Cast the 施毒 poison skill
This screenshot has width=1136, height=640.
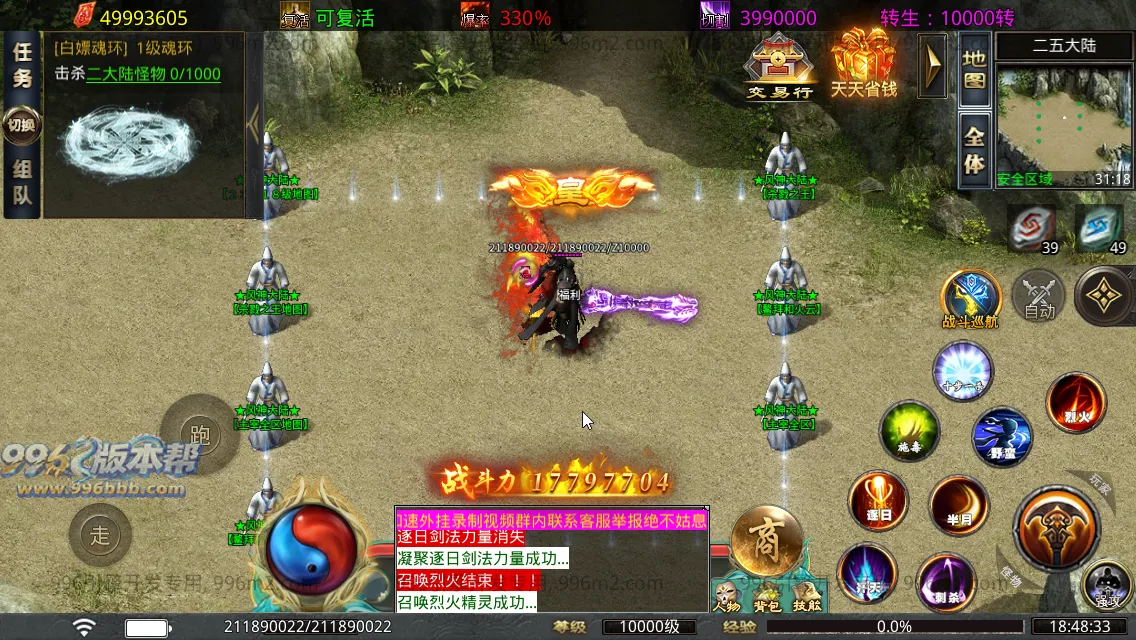click(909, 431)
